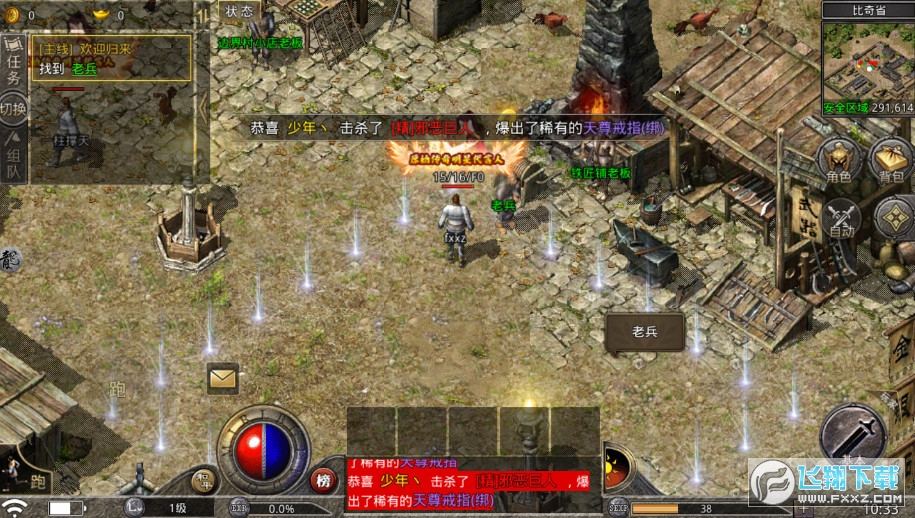Viewport: 915px width, 518px height.
Task: Open the 背包 backpack
Action: tap(890, 160)
